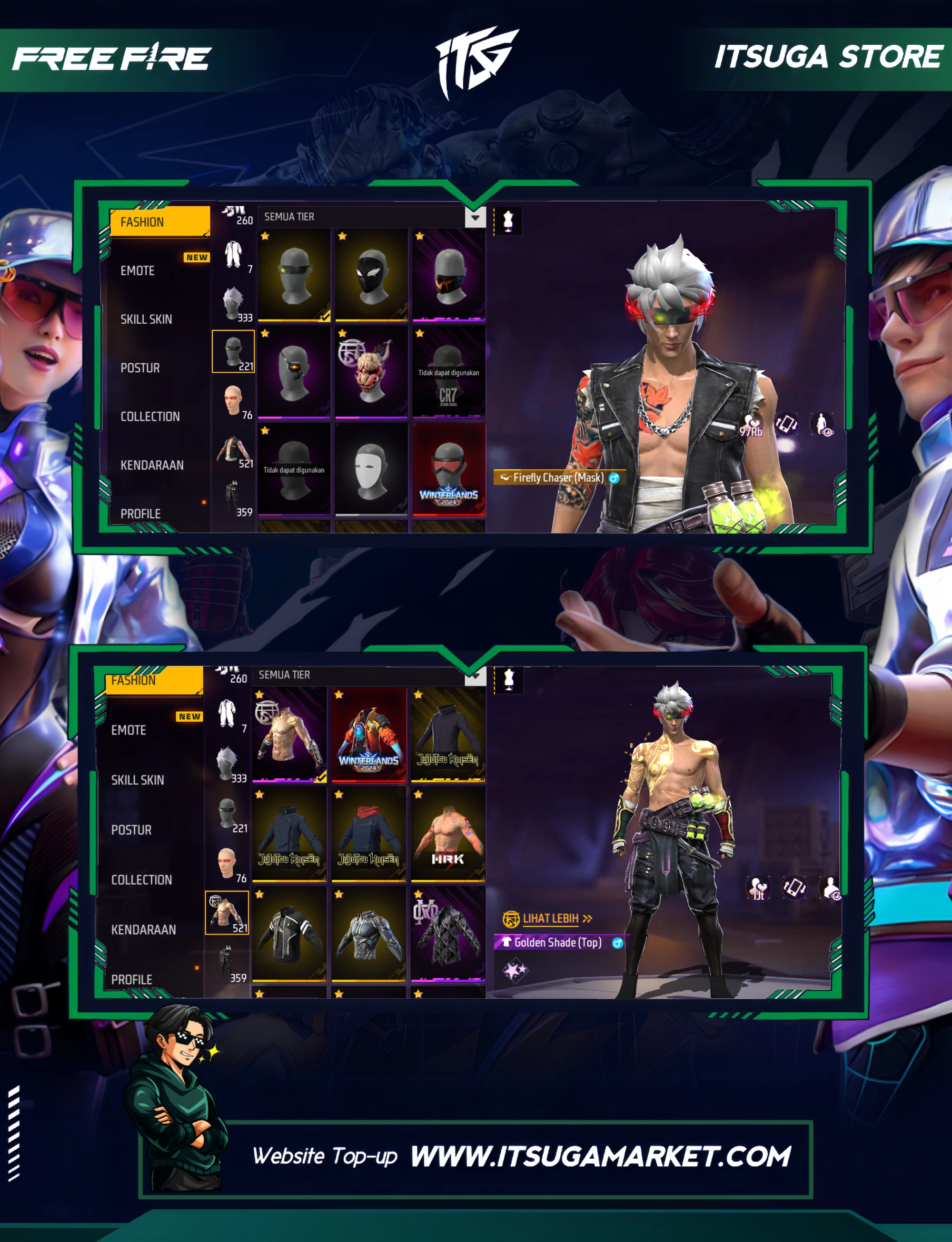Select the Winterlands 2023 red goggle mask
Viewport: 952px width, 1242px height.
coord(449,470)
